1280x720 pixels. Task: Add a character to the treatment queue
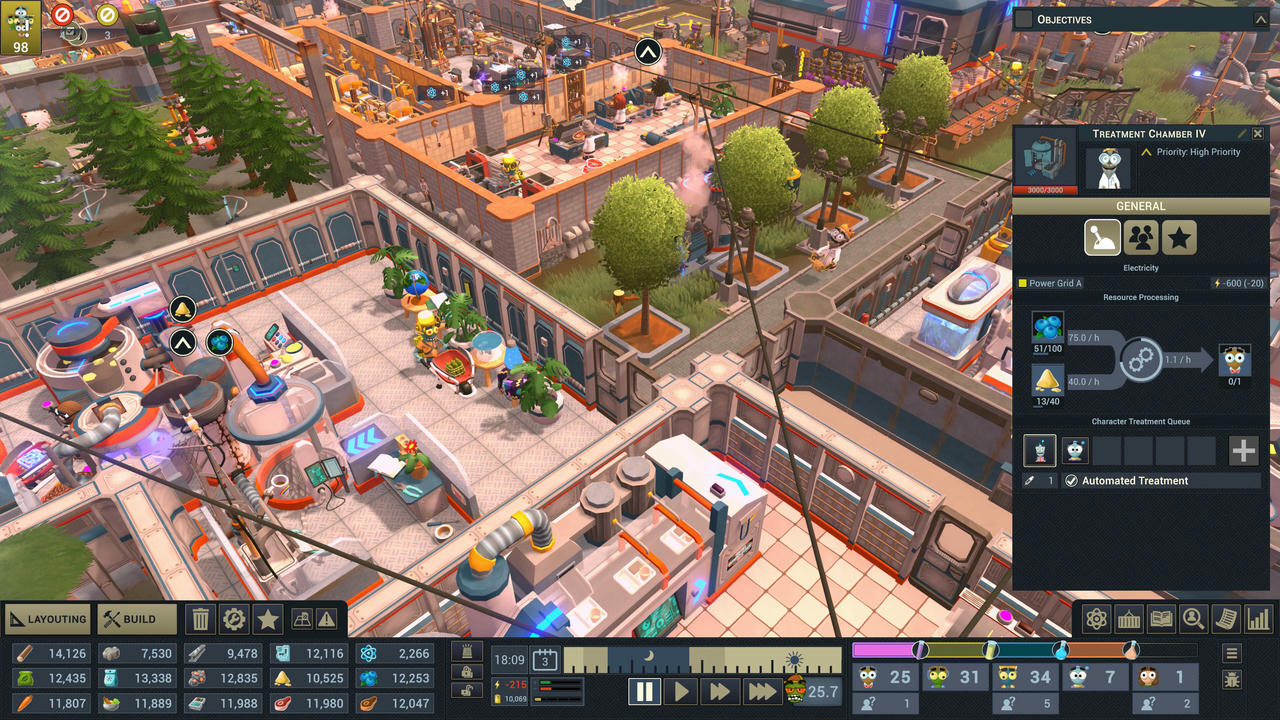tap(1243, 451)
